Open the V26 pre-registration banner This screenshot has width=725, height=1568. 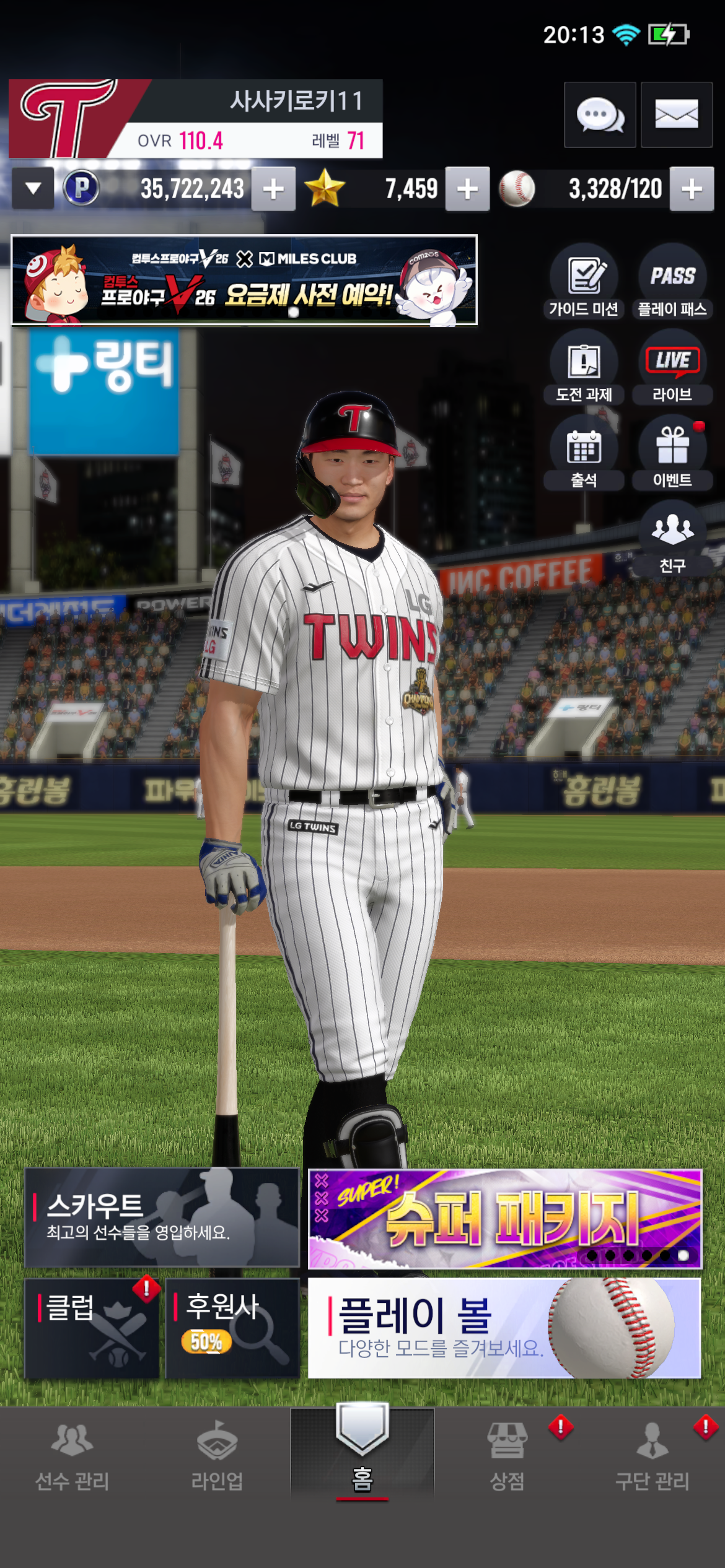tap(244, 280)
